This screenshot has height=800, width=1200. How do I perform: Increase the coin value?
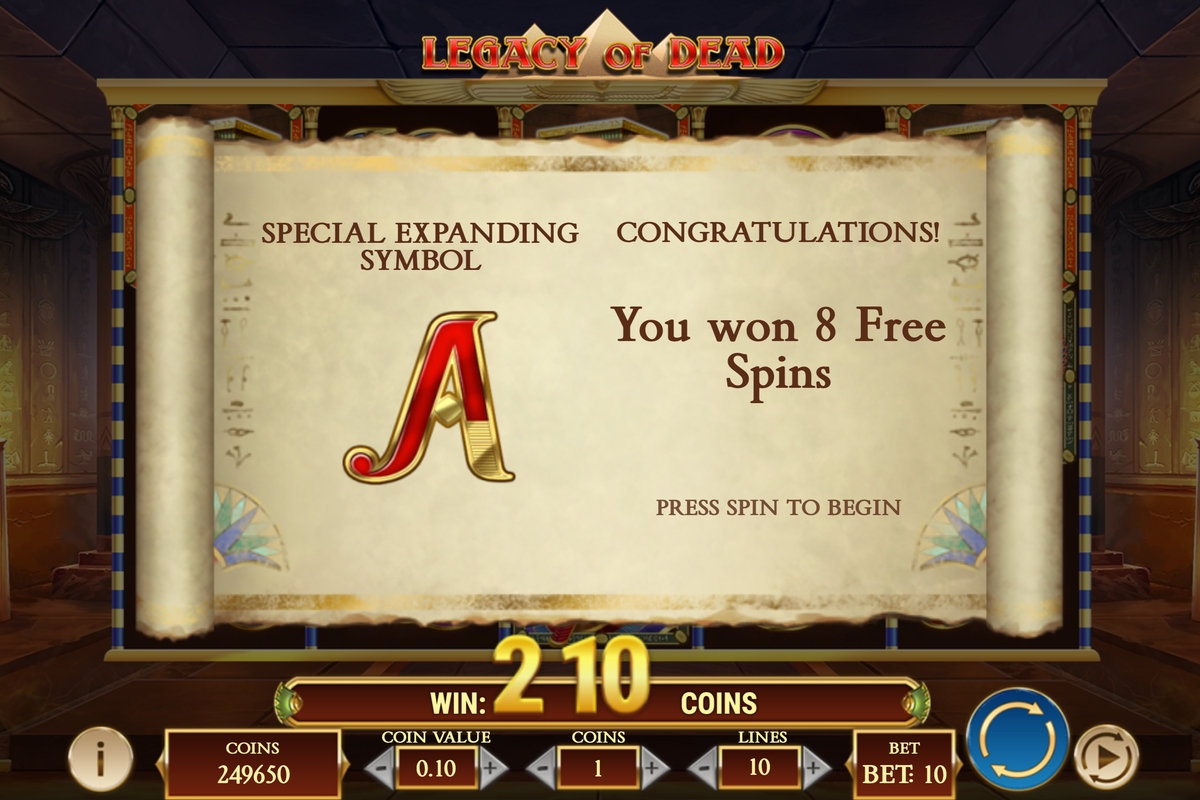[x=490, y=768]
